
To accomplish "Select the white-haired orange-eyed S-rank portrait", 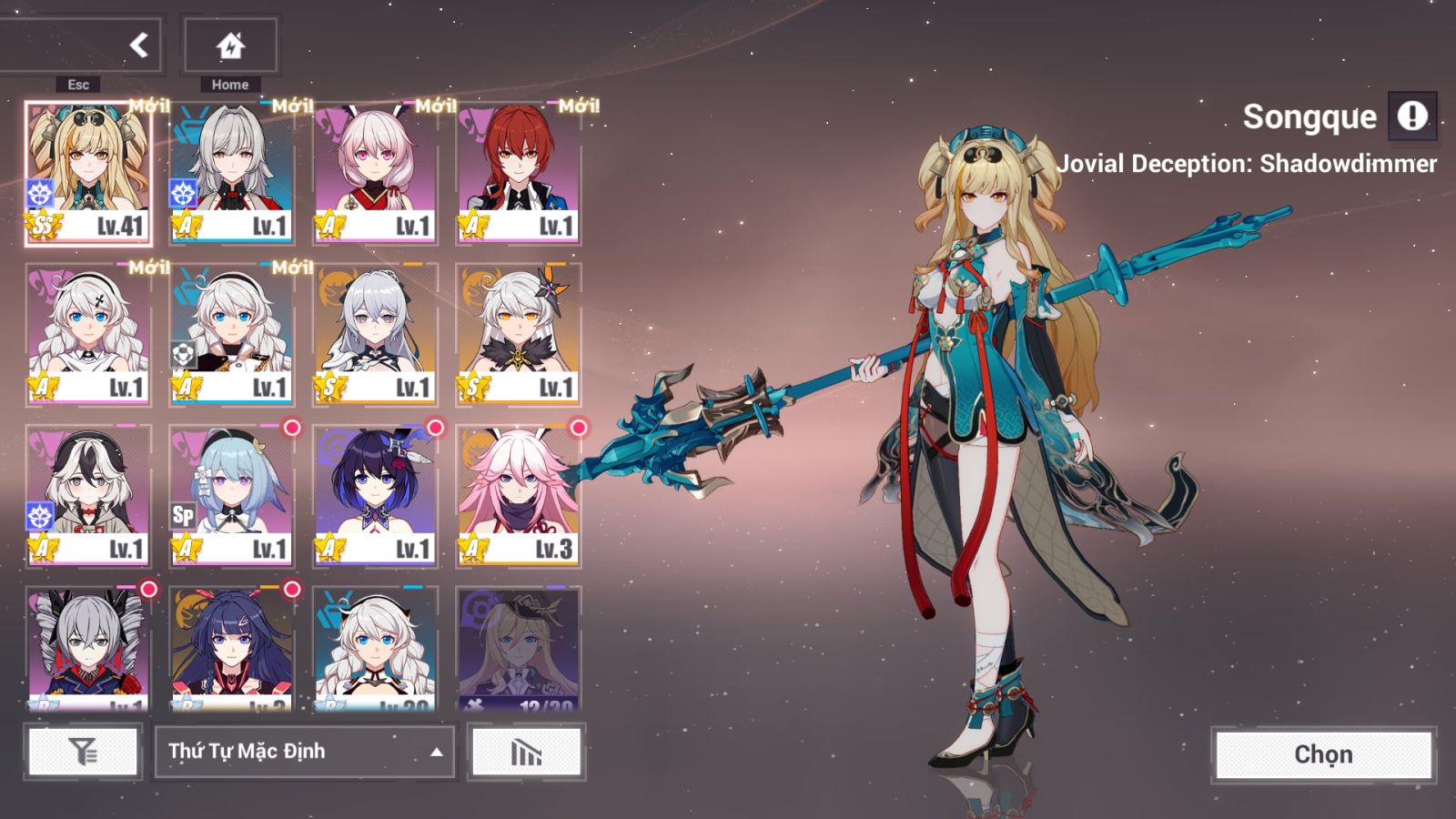I will (x=518, y=335).
